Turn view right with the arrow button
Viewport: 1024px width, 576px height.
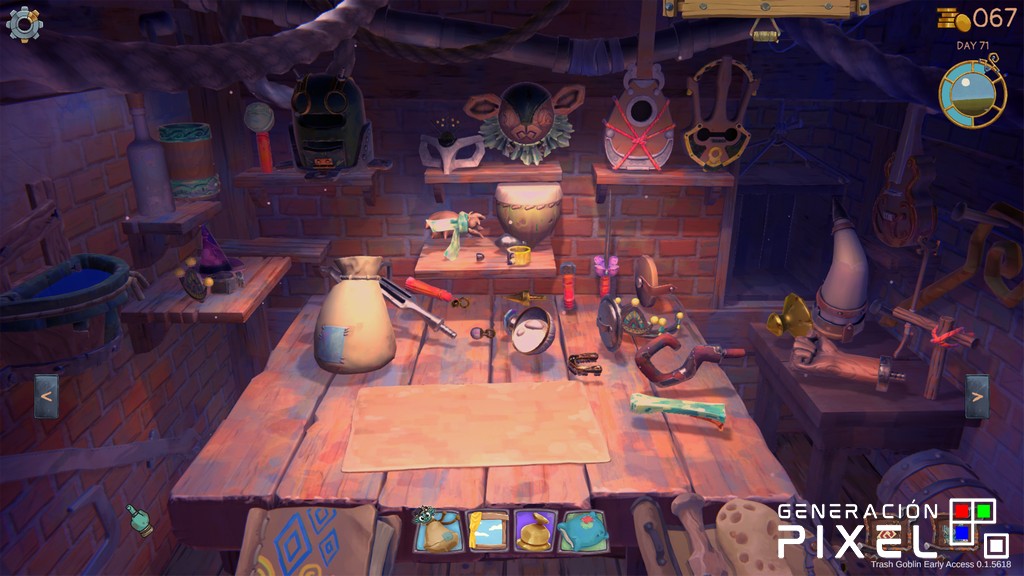point(977,396)
